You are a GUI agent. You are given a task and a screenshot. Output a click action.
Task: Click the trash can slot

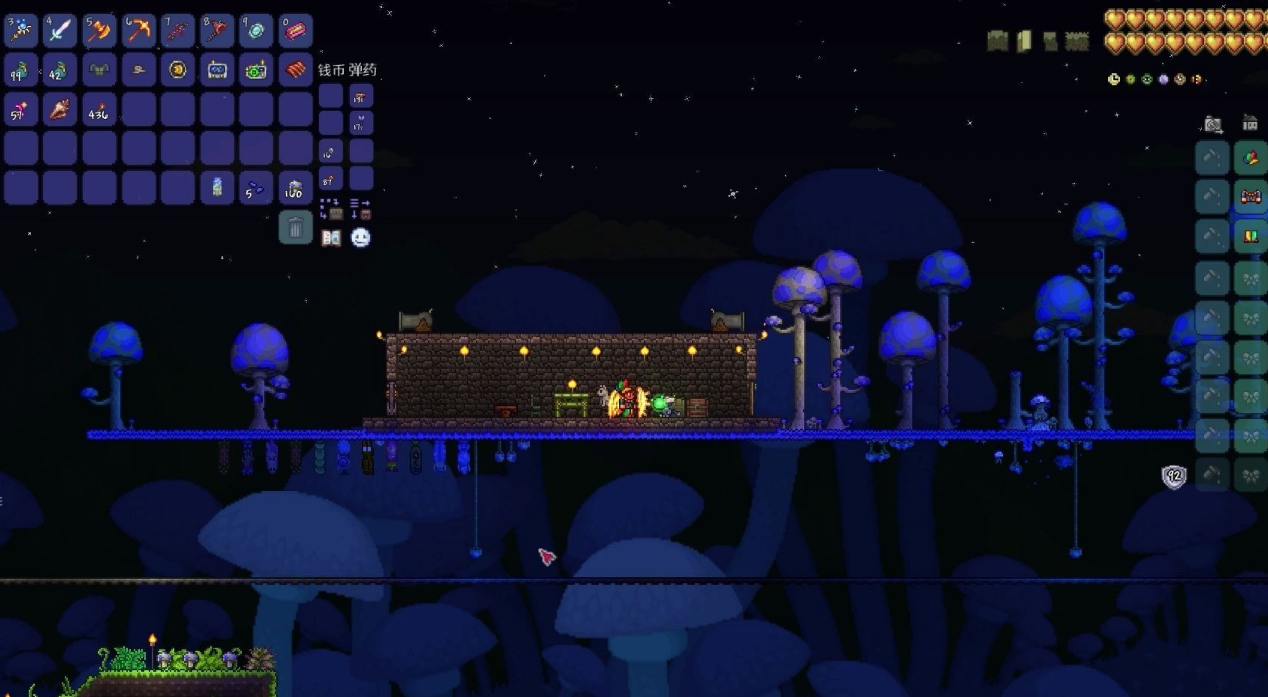[x=295, y=227]
